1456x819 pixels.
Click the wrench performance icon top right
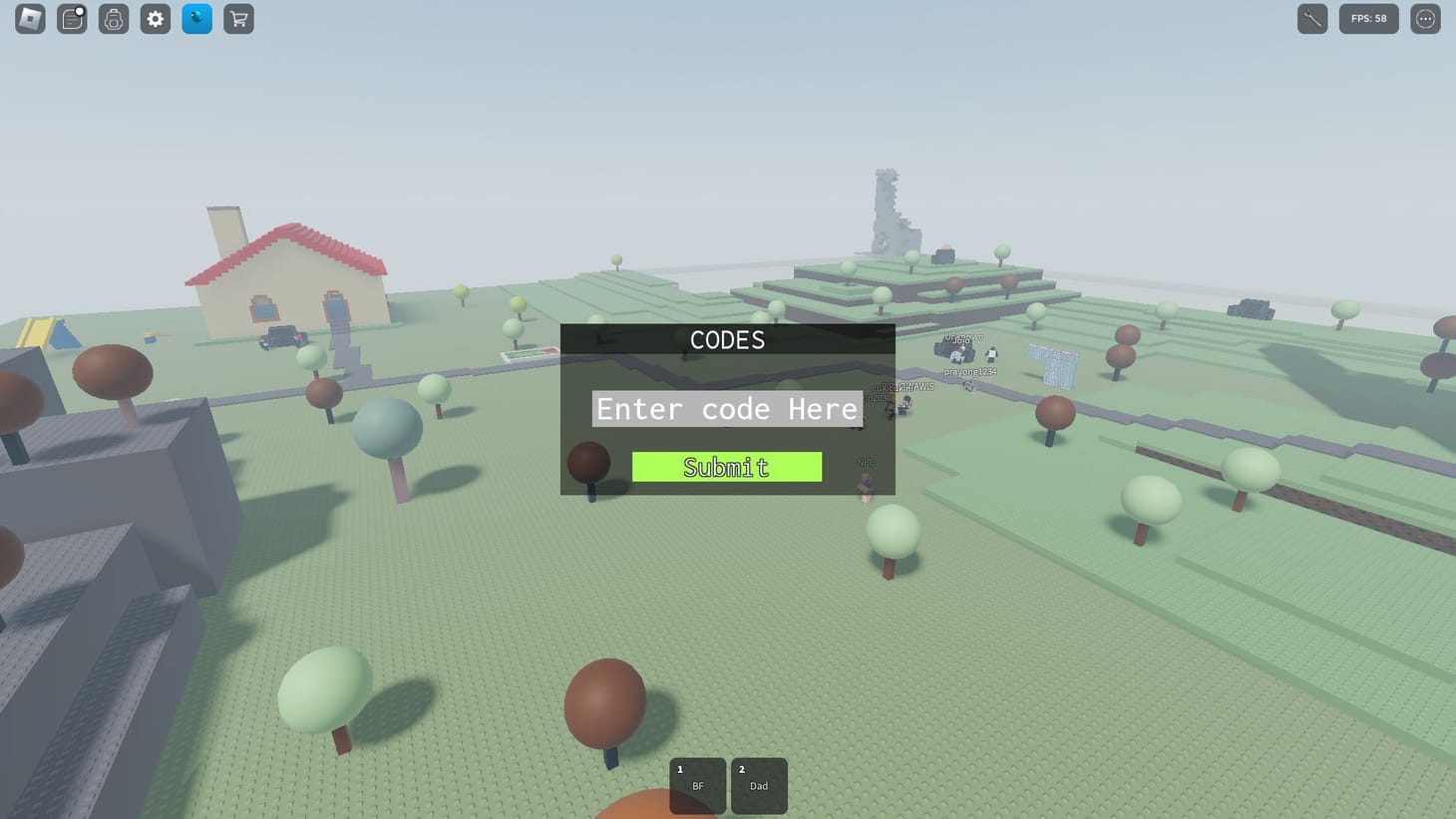tap(1311, 19)
